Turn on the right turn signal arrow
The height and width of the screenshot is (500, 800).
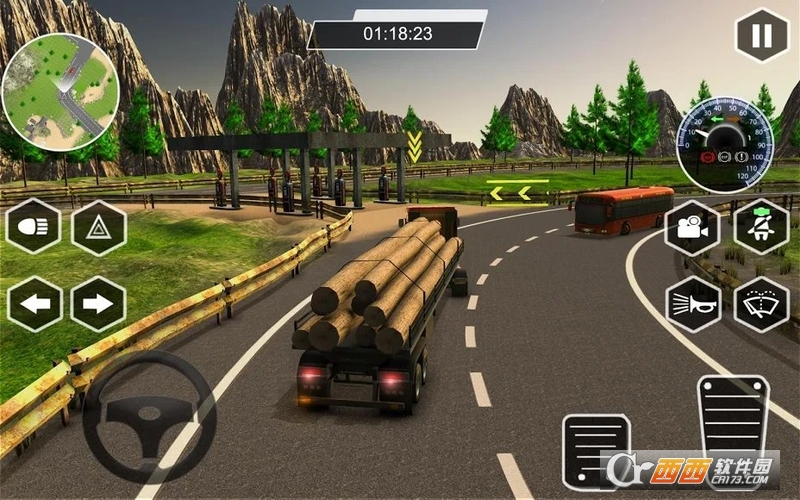[98, 303]
